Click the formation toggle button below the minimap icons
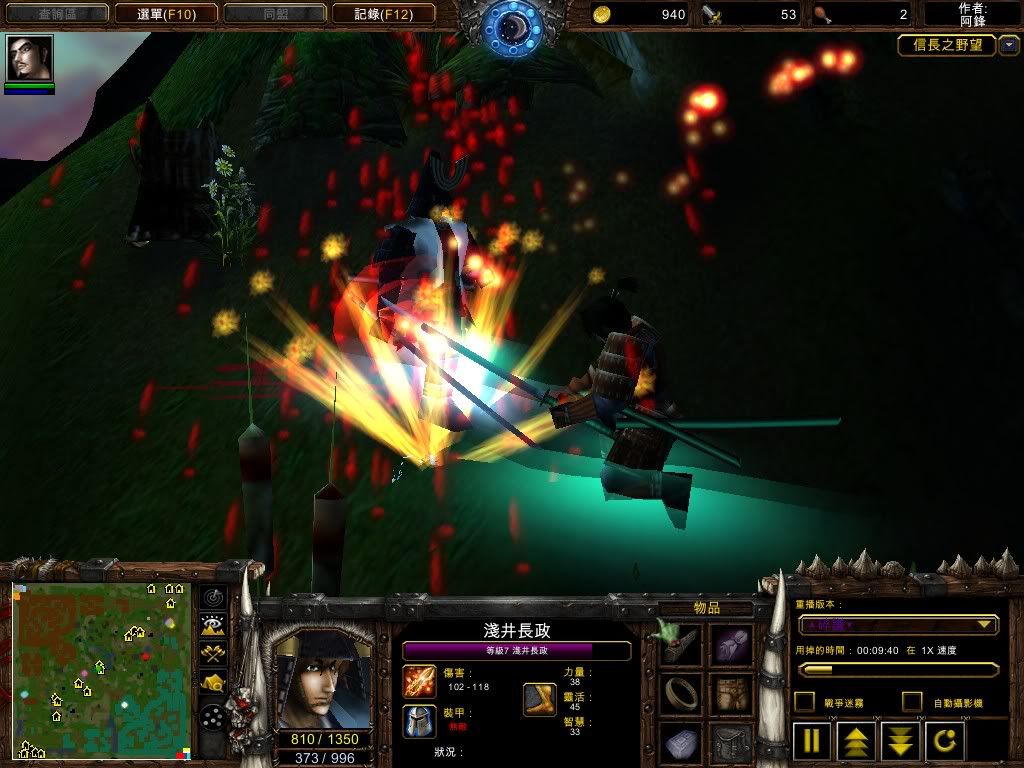 click(x=213, y=717)
